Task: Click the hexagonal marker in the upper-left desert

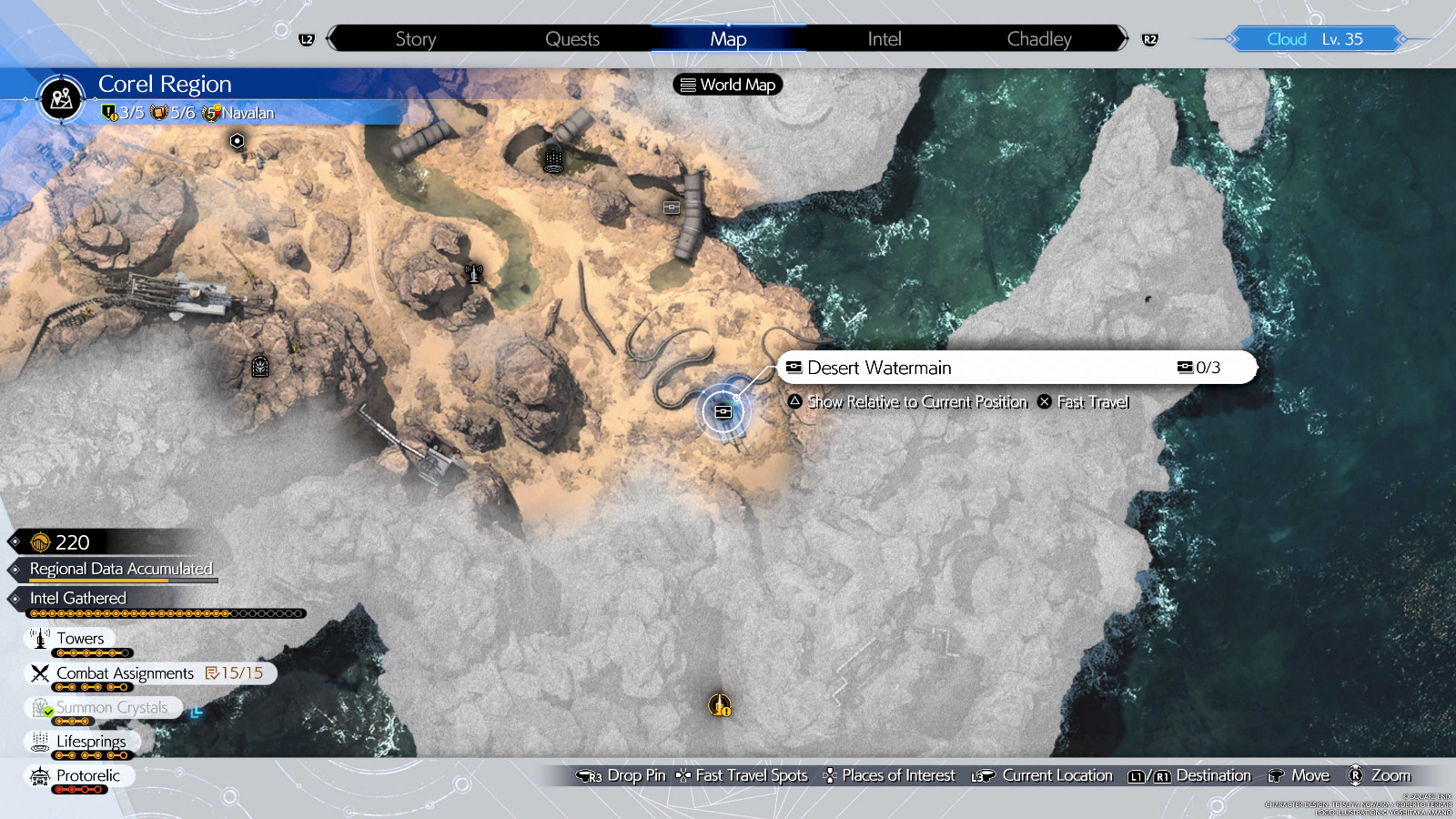Action: [236, 141]
